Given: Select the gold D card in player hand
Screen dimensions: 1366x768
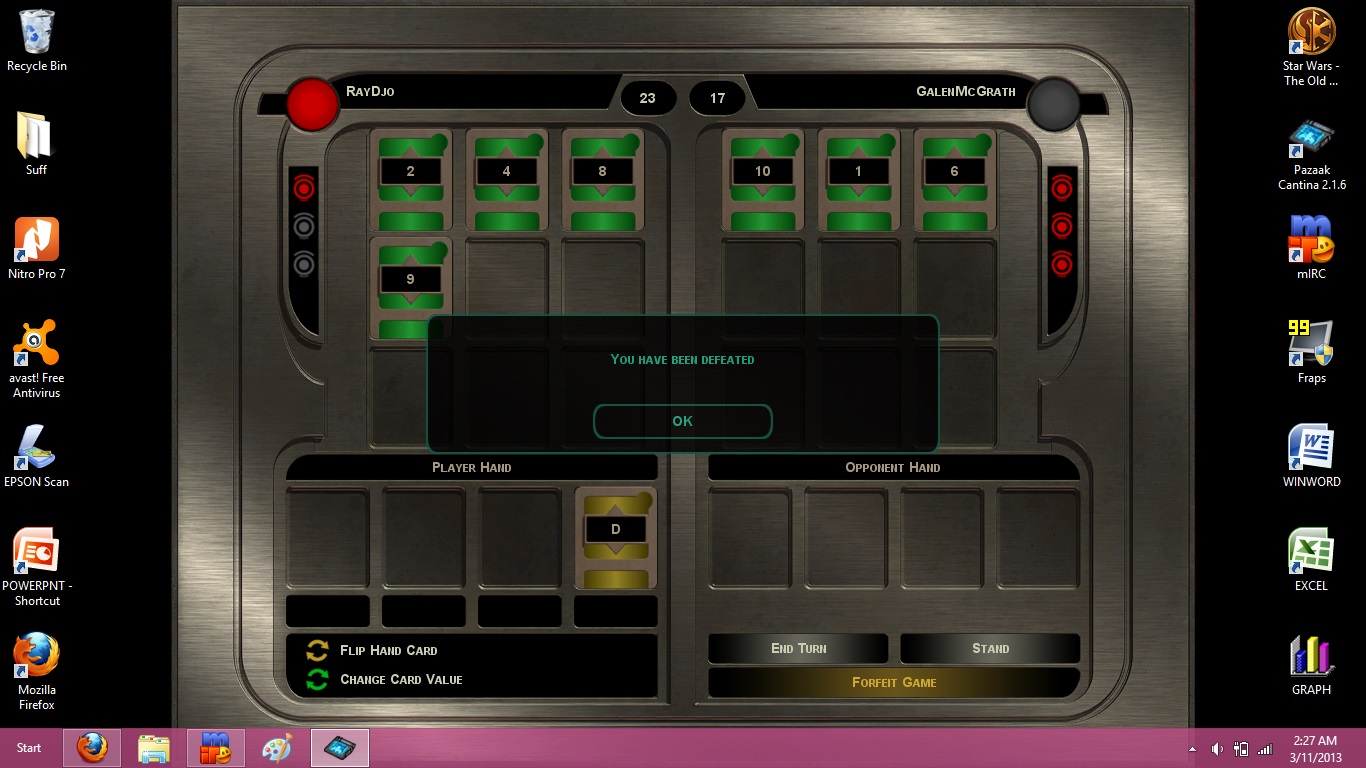Looking at the screenshot, I should (x=615, y=537).
